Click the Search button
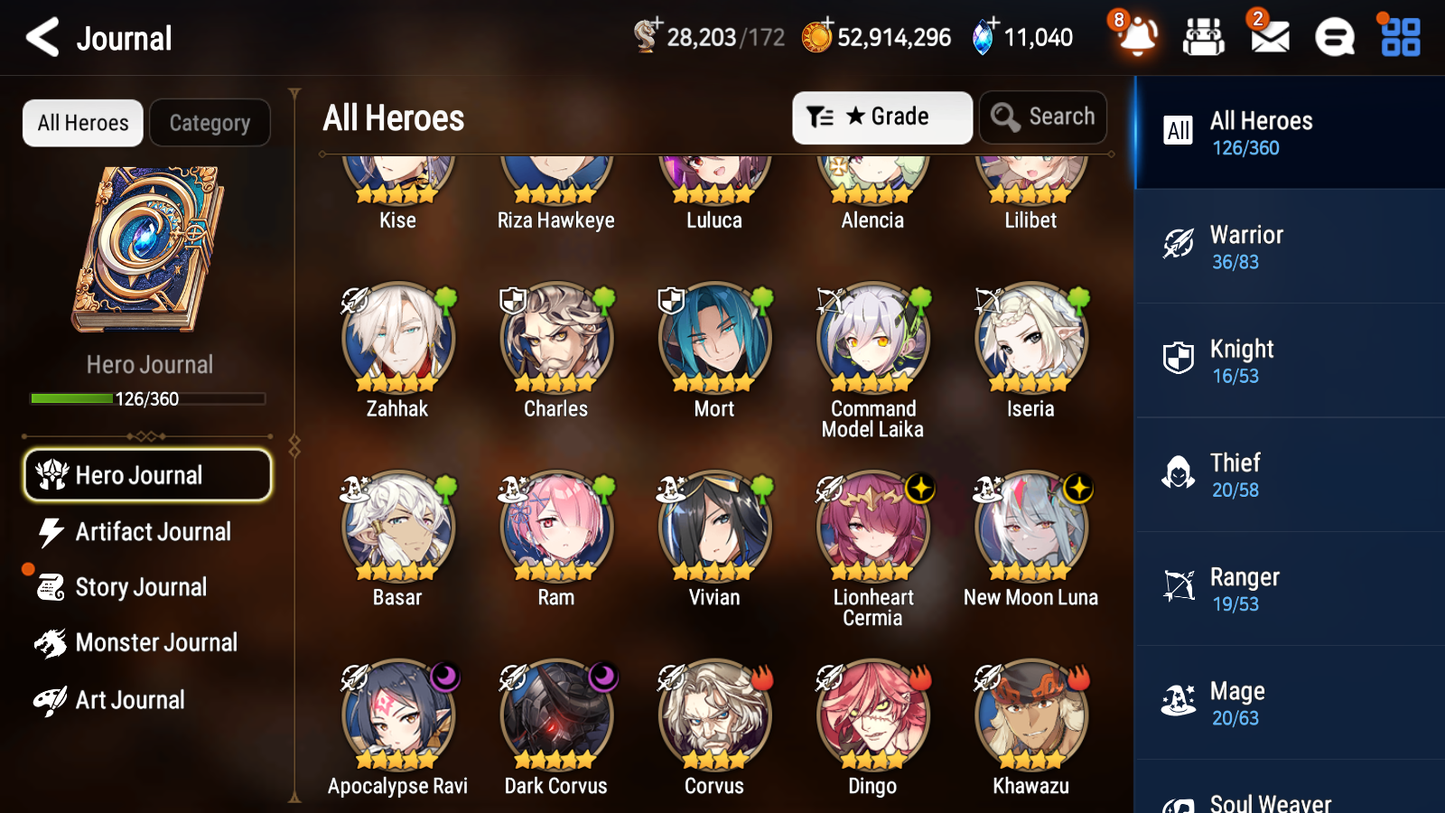 pyautogui.click(x=1043, y=117)
